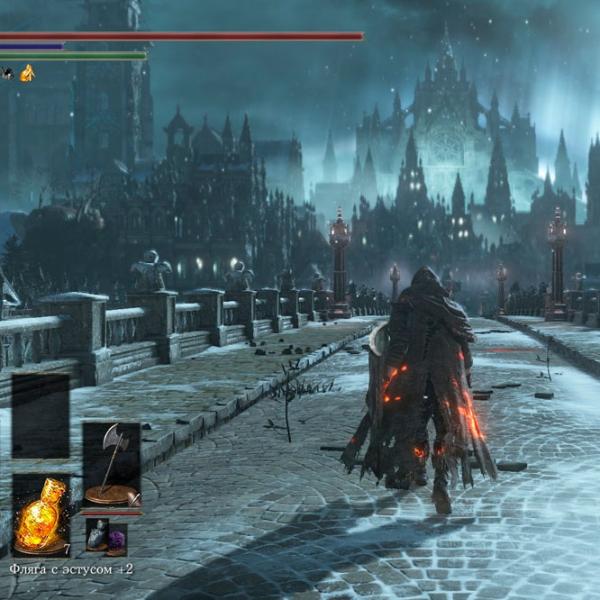600x600 pixels.
Task: Click the orange status effect icon
Action: pos(27,73)
